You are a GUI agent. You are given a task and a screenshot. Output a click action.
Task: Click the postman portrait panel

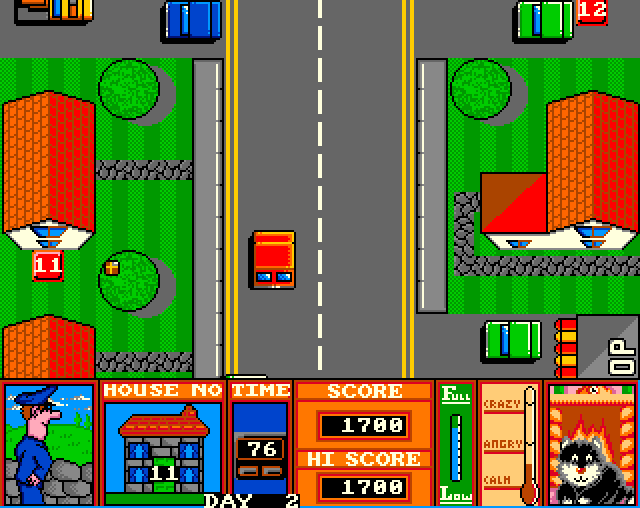[x=48, y=443]
